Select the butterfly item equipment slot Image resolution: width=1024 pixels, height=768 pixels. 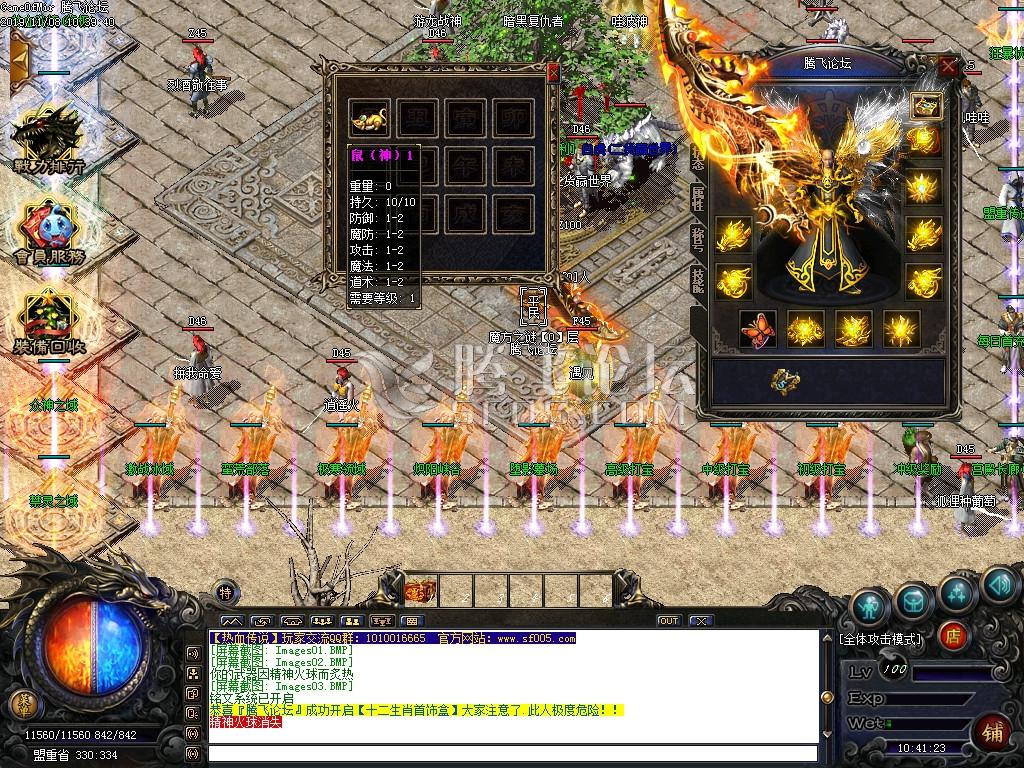pos(757,329)
